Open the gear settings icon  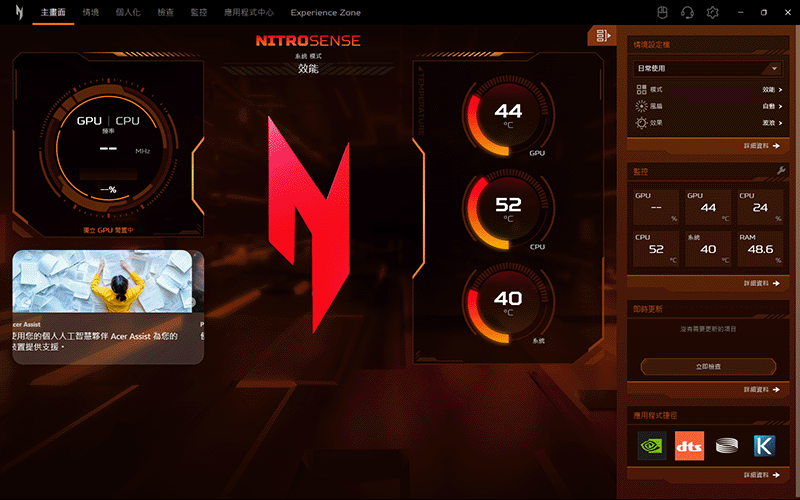(713, 13)
